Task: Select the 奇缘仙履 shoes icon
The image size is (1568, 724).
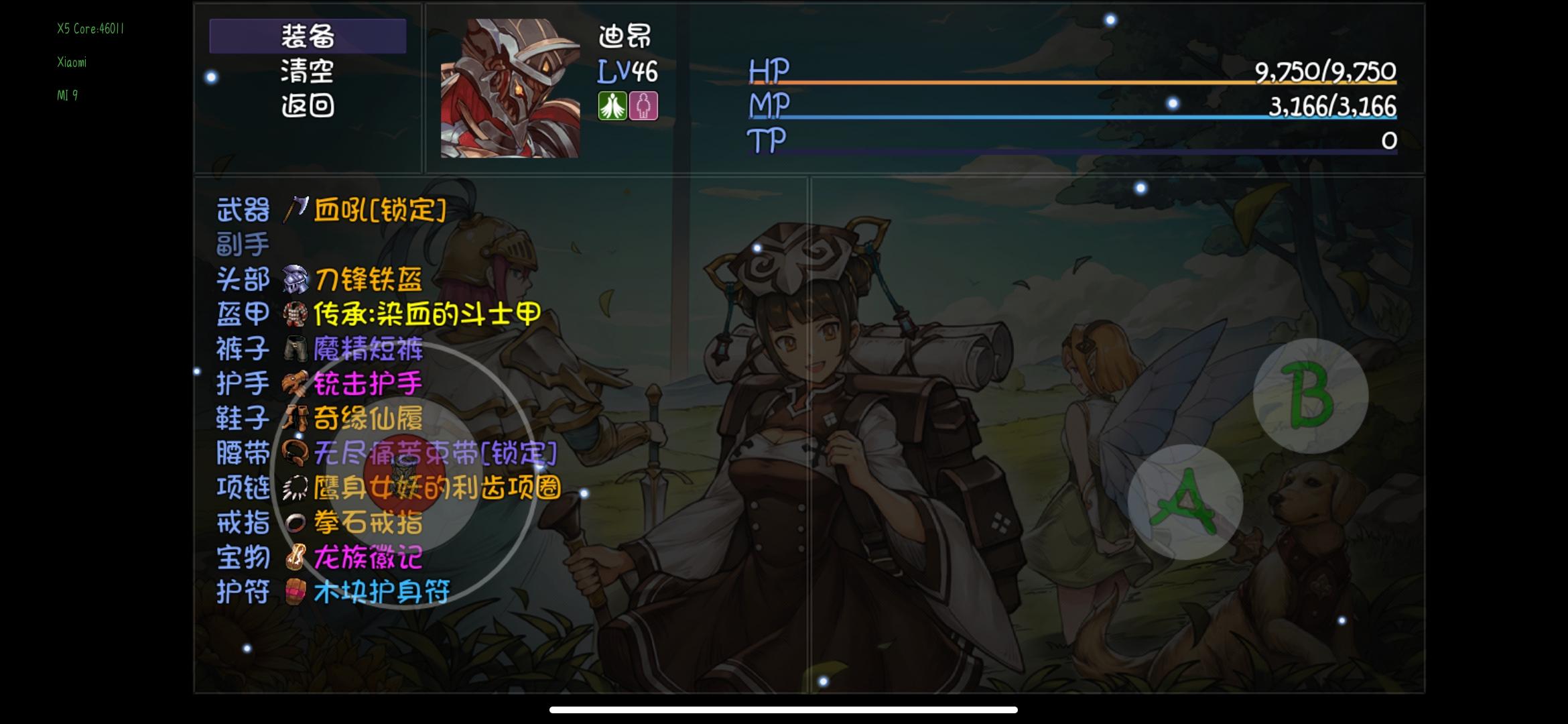Action: [295, 418]
